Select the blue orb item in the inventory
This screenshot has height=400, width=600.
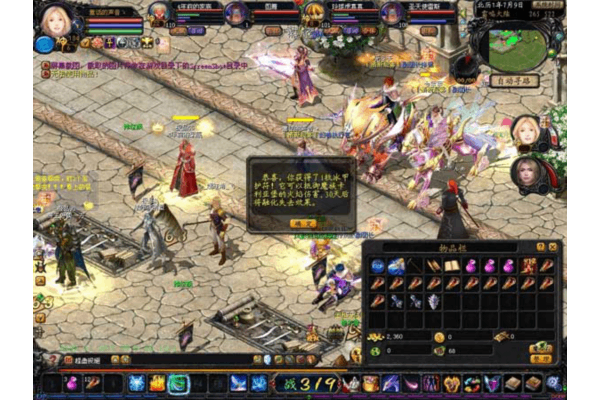click(x=378, y=266)
